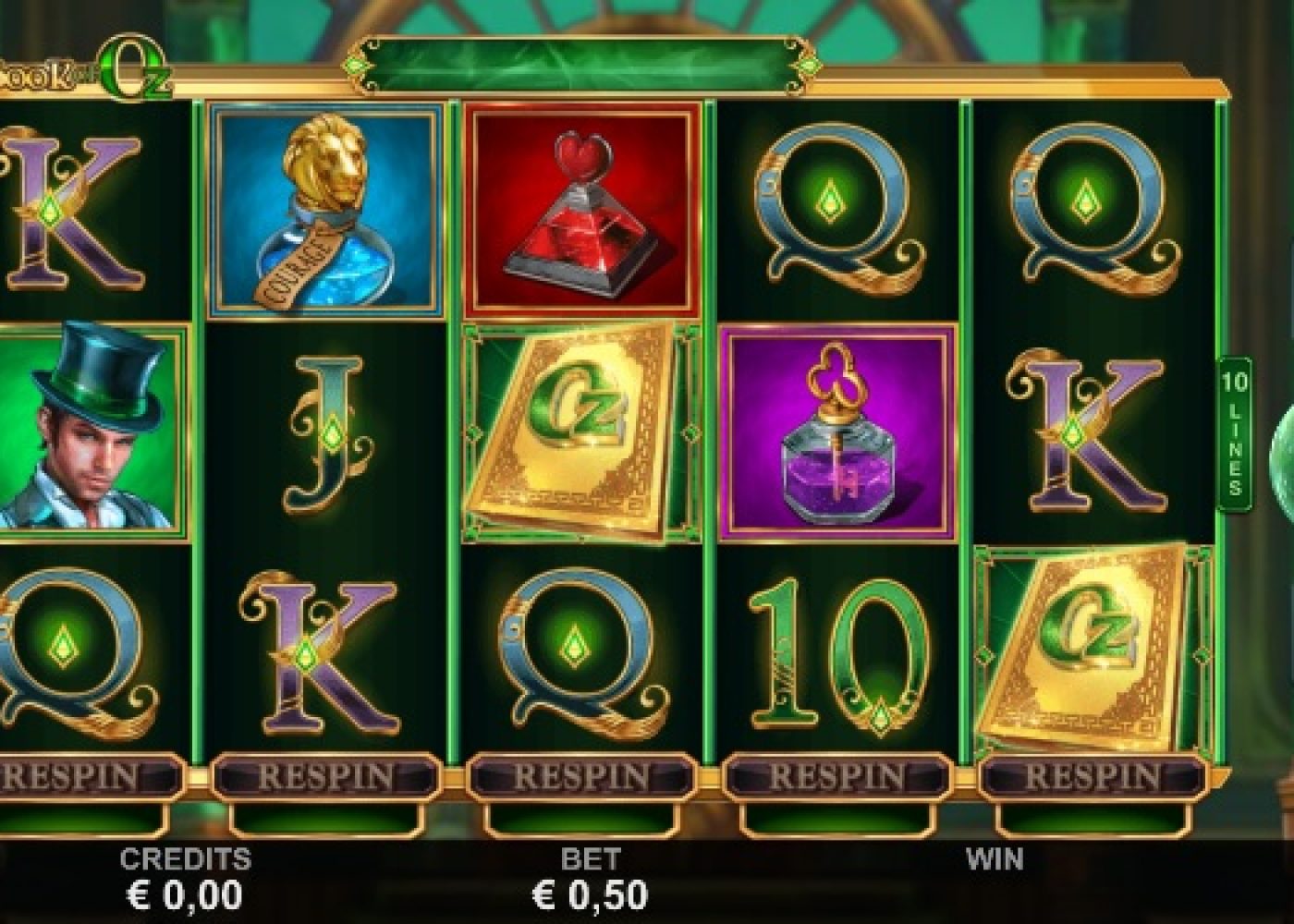Respin the reel with the lion courage potion

tap(325, 776)
